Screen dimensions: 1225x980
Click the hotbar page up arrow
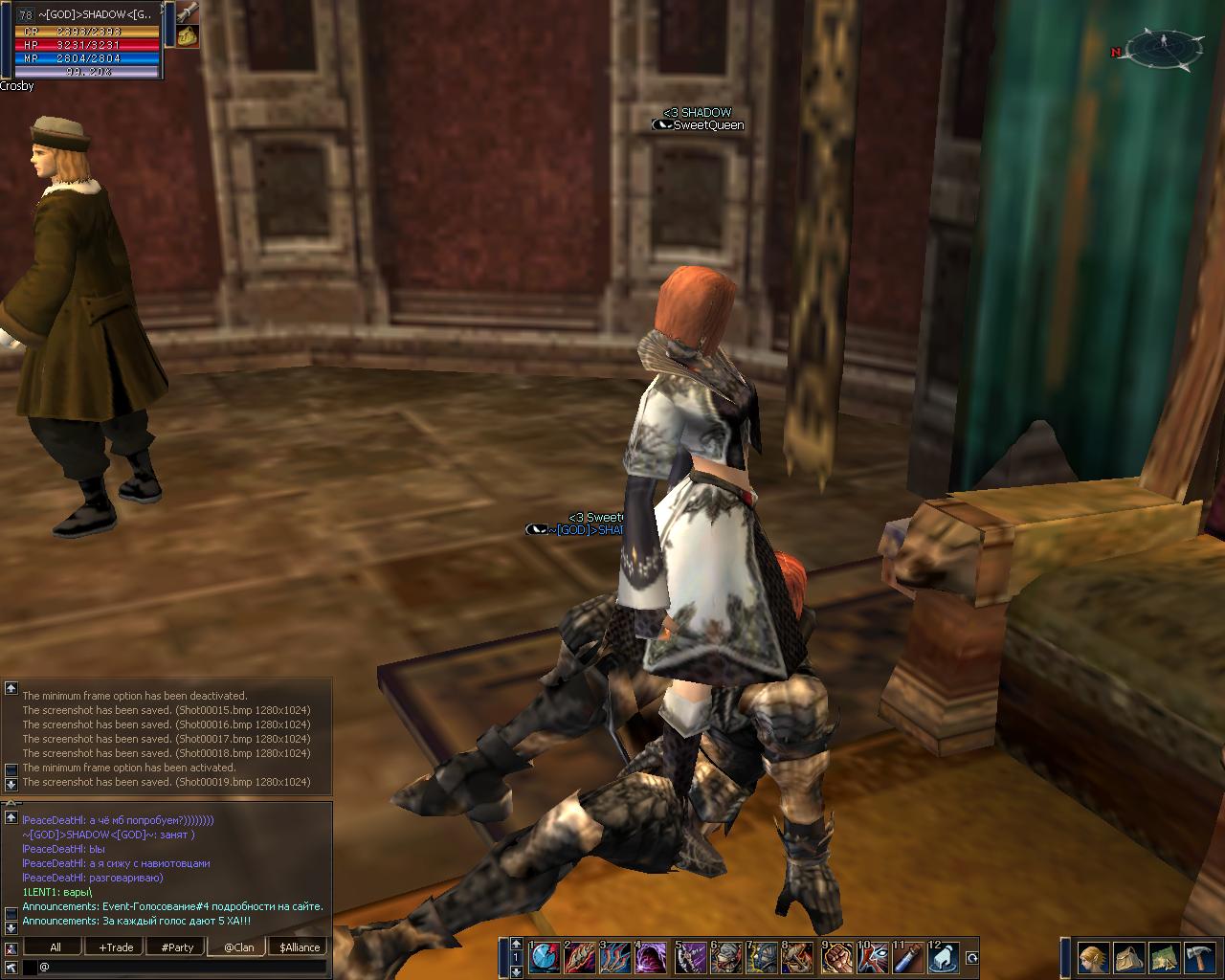click(517, 944)
